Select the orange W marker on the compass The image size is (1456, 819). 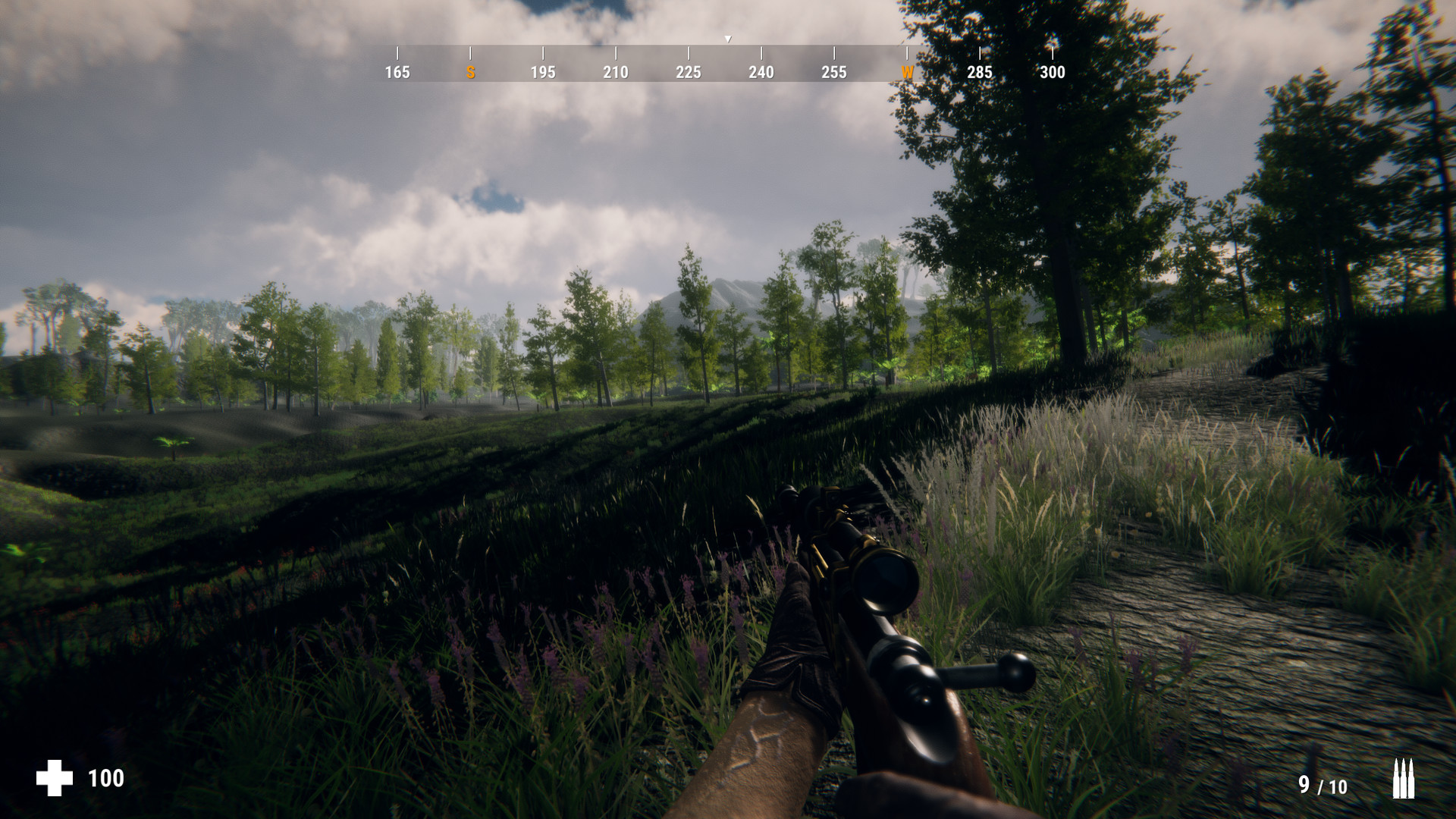click(908, 74)
